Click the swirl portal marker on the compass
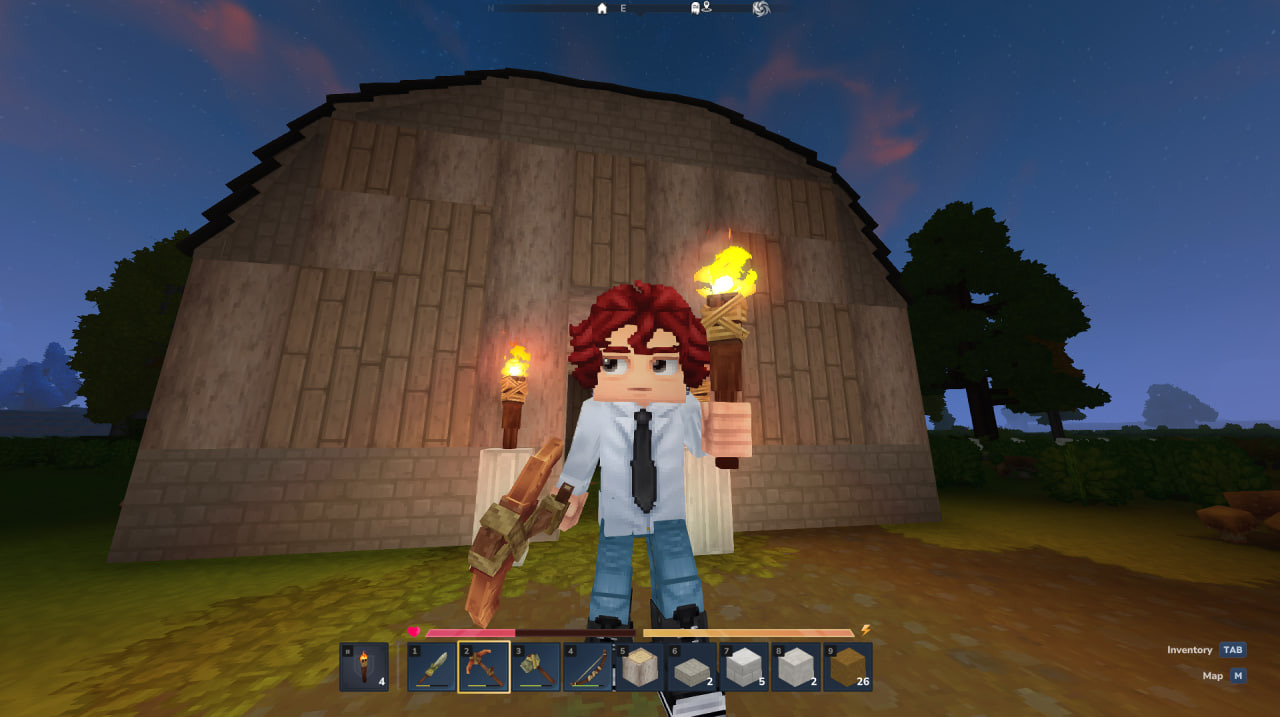Viewport: 1280px width, 717px height. point(761,9)
